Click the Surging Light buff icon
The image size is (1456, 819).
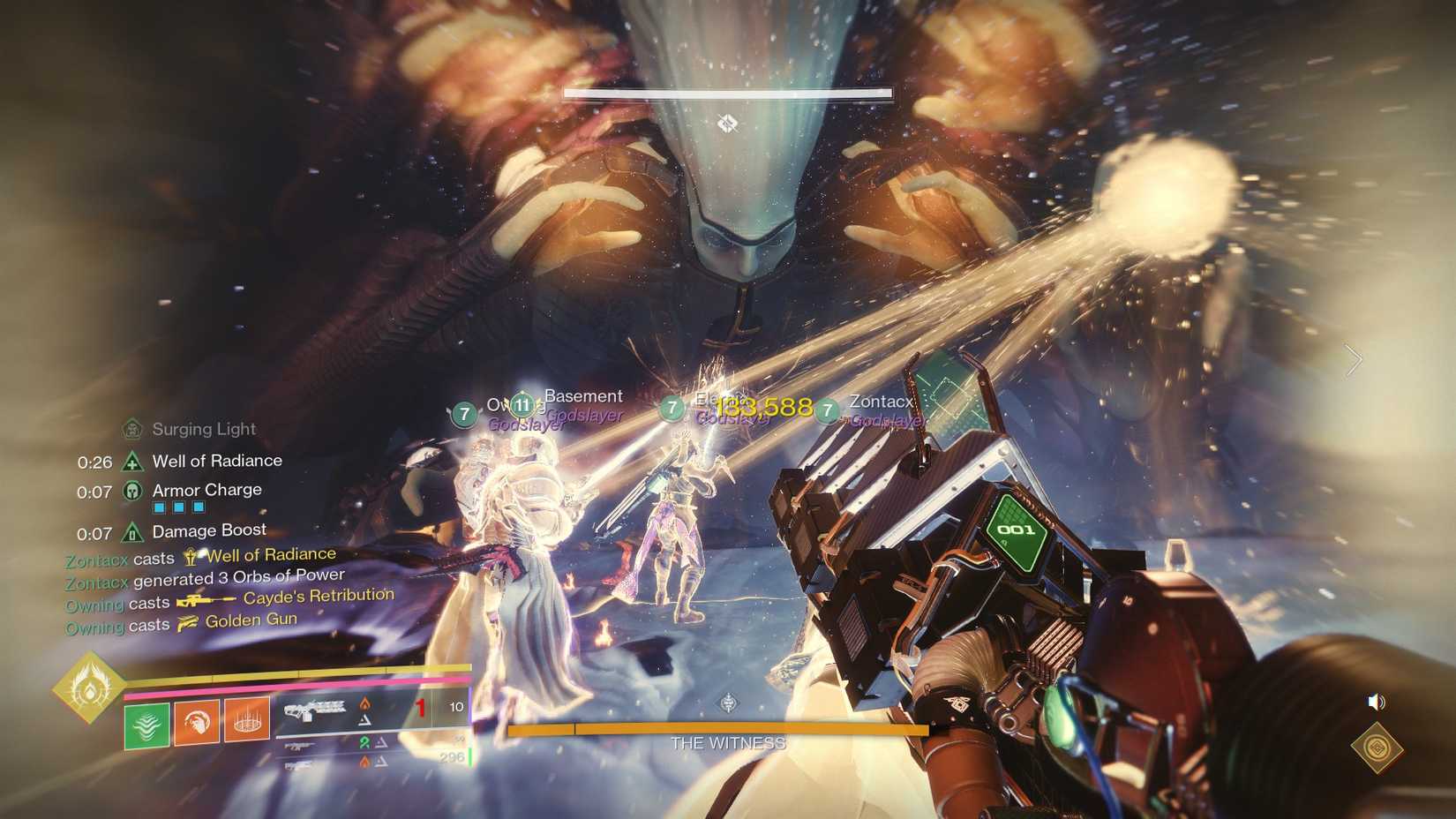[134, 428]
